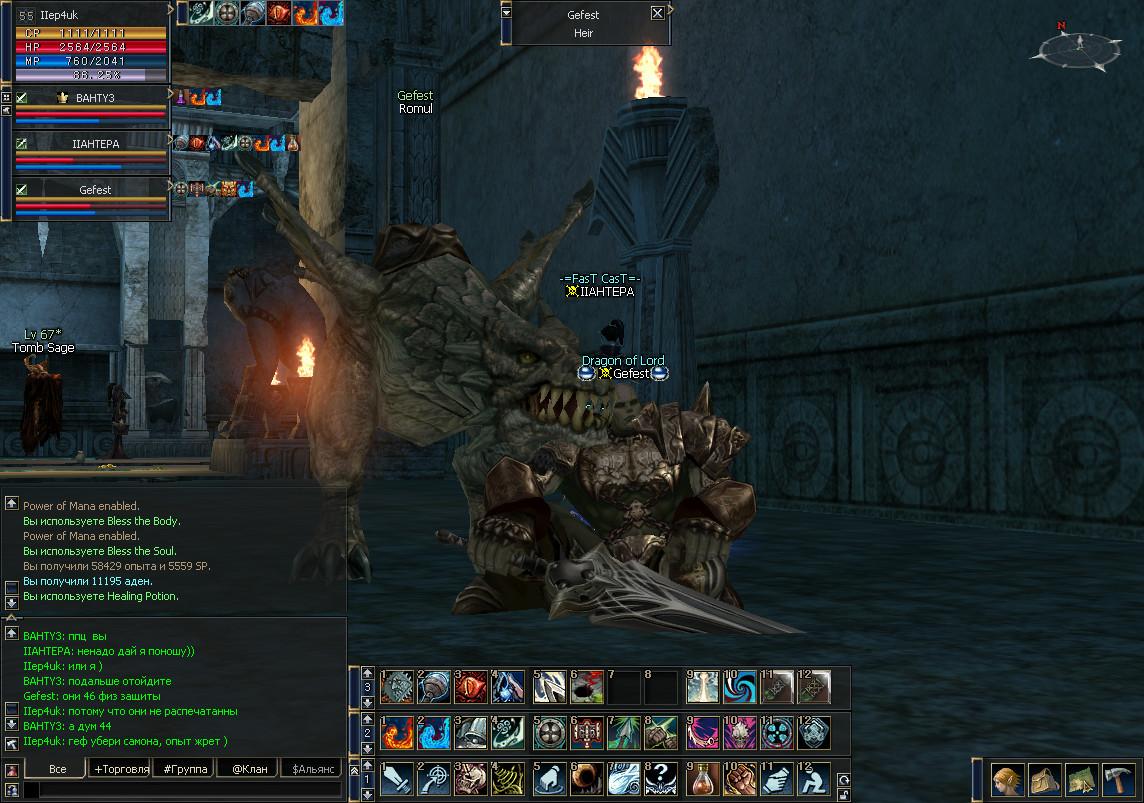Show the $Альянс chat tab
The image size is (1144, 803).
pyautogui.click(x=311, y=769)
